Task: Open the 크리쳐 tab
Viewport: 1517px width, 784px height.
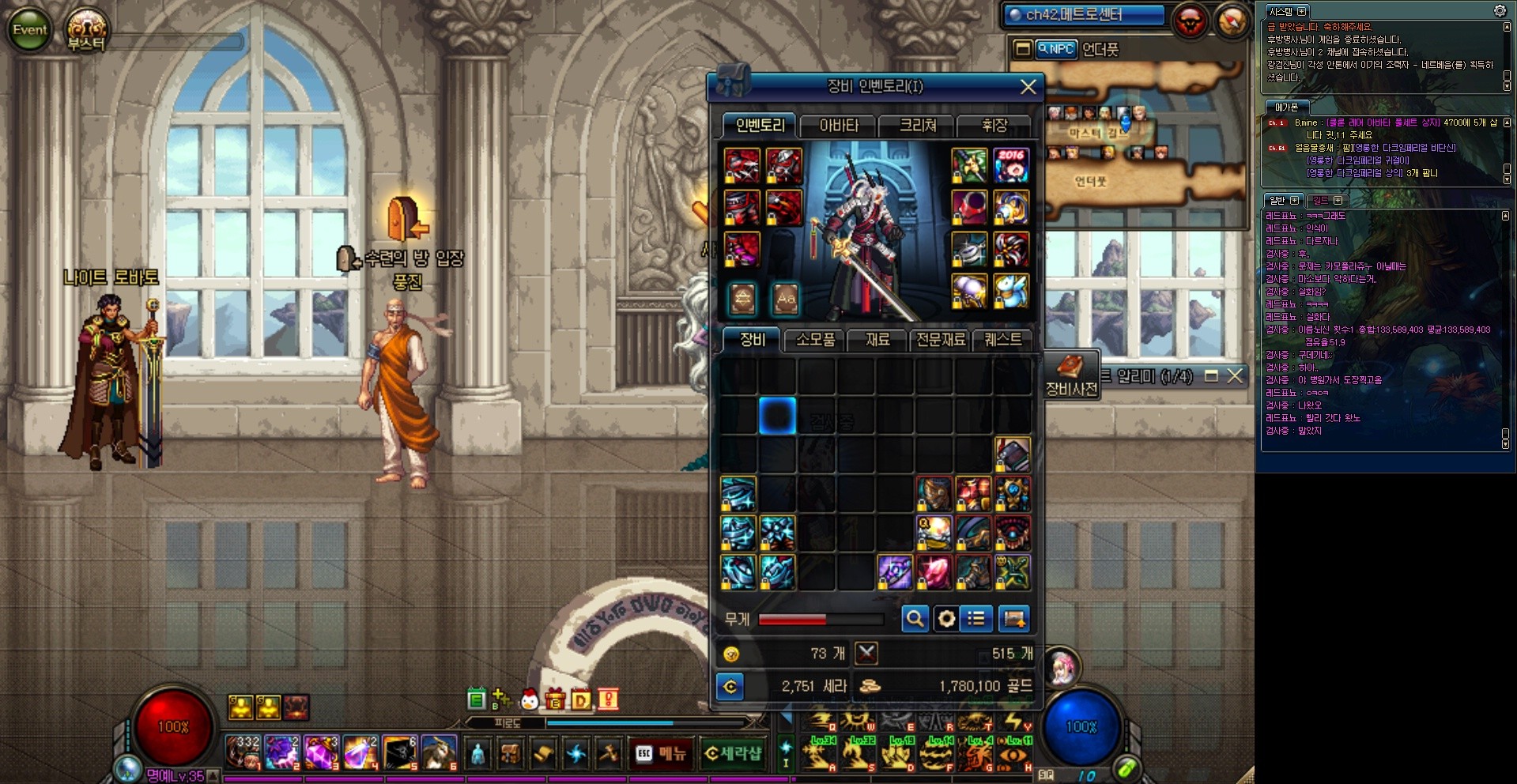Action: (x=917, y=126)
